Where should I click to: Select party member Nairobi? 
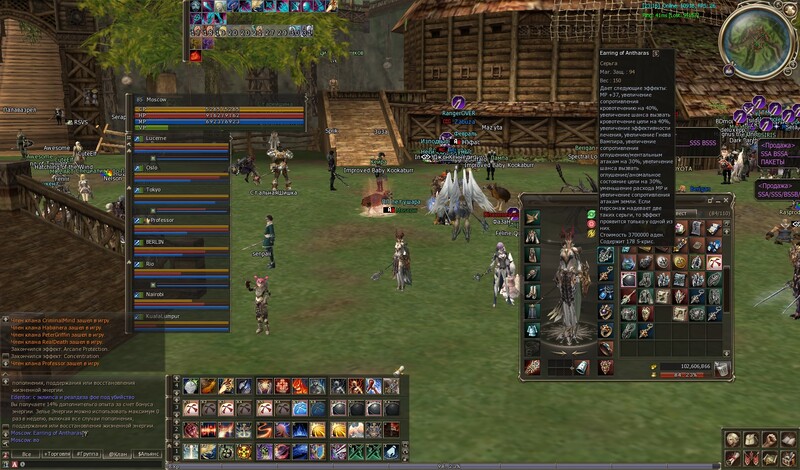coord(156,292)
